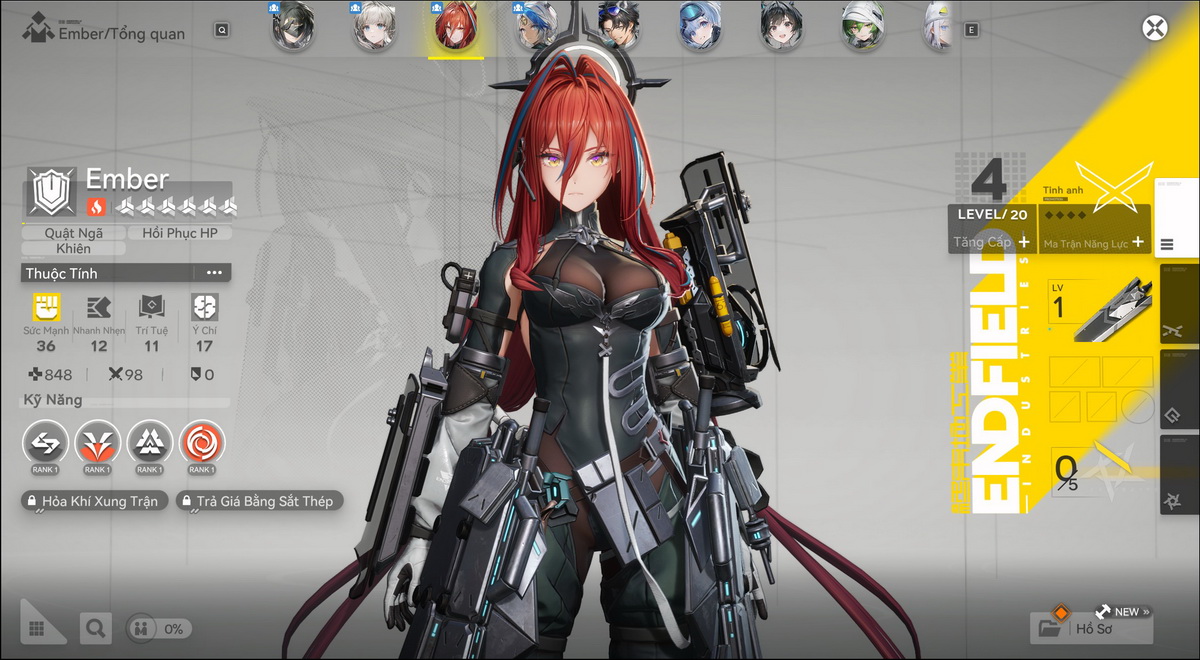Select the third triple-triangle skill icon
The height and width of the screenshot is (660, 1200).
[150, 441]
